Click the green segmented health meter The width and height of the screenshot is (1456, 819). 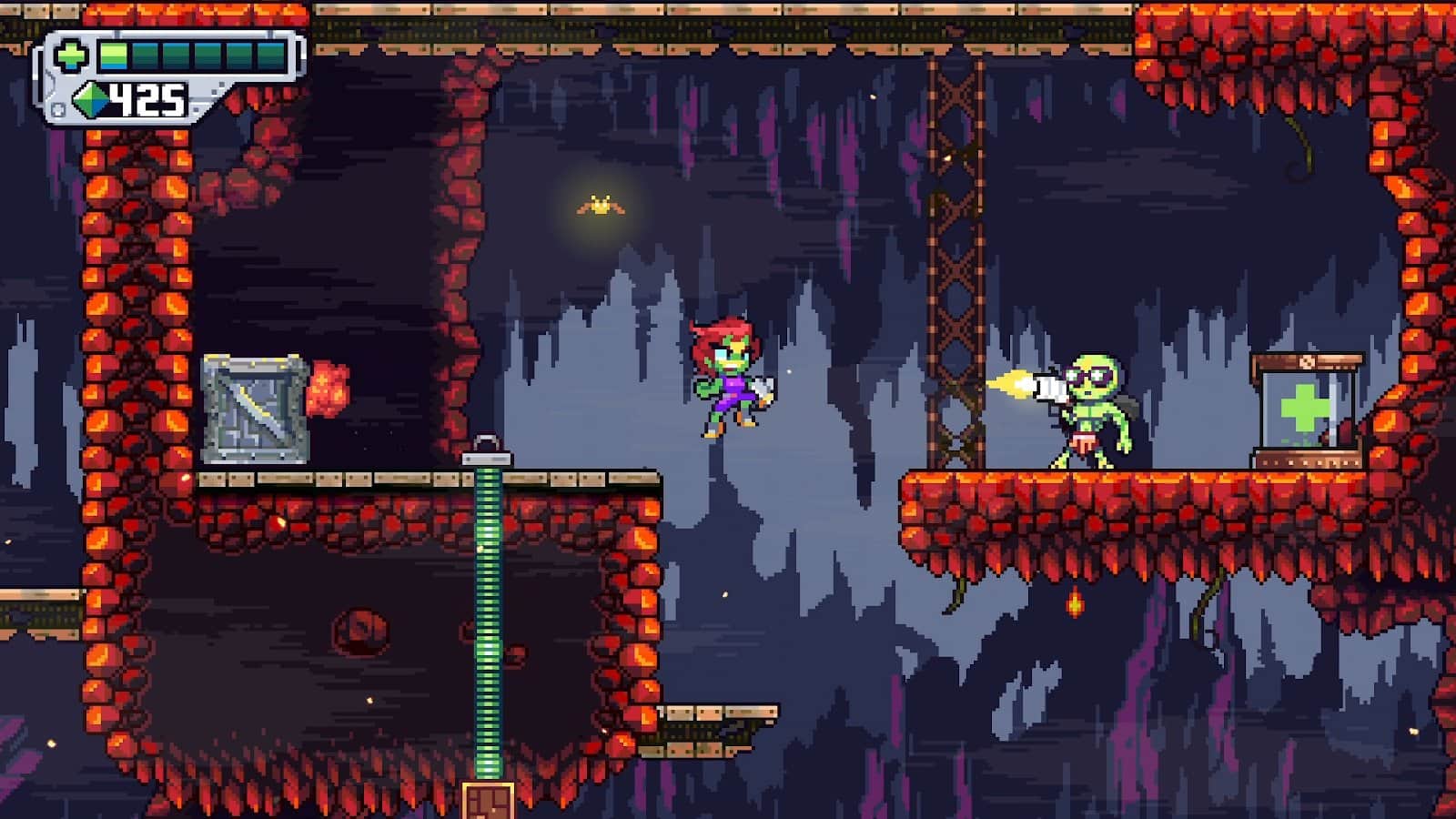coord(191,55)
